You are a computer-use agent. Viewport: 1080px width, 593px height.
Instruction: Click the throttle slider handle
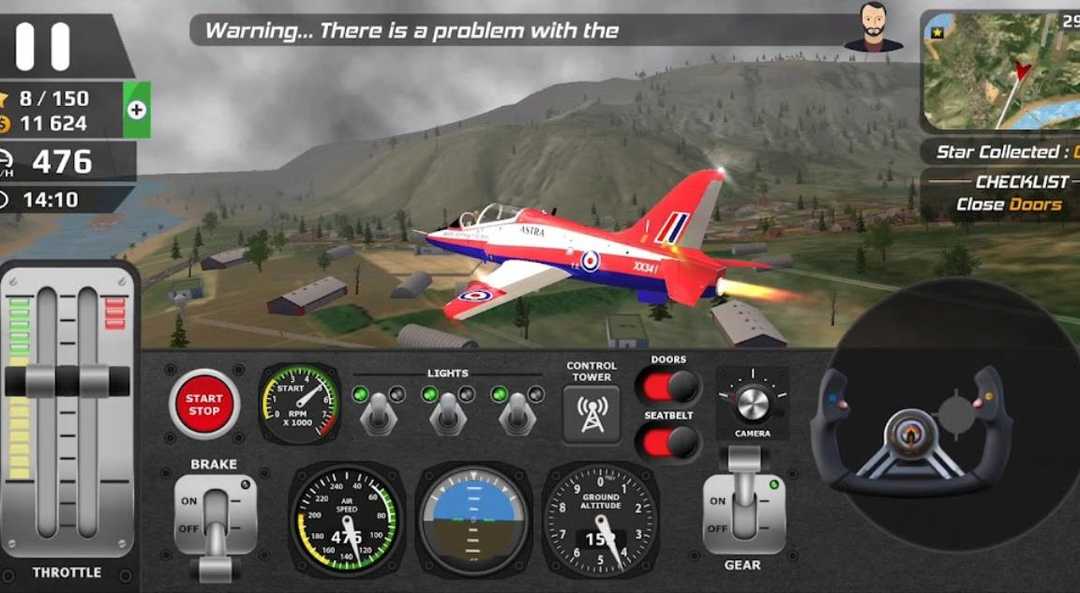pyautogui.click(x=67, y=380)
